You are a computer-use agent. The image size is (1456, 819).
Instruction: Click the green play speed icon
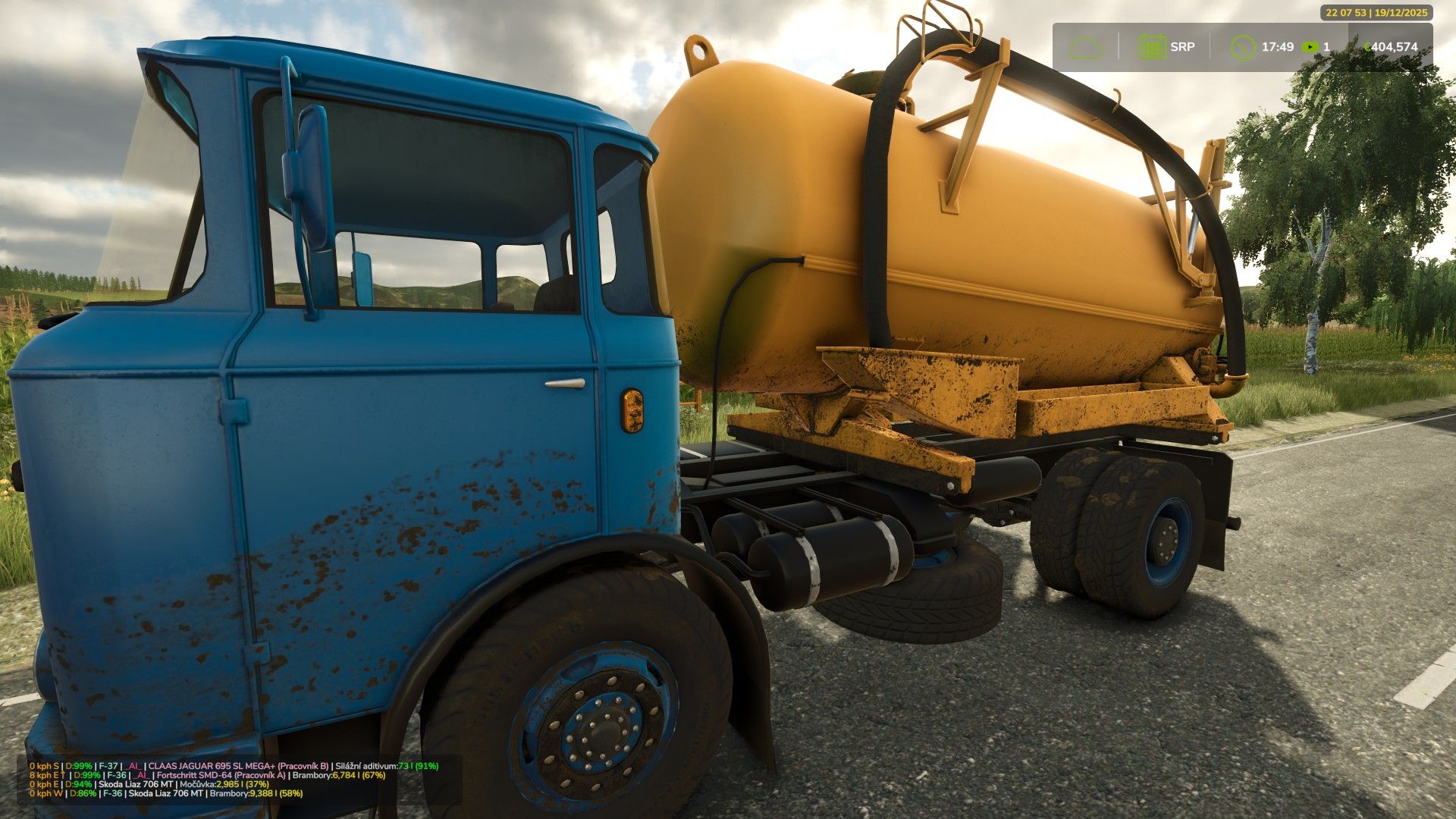[1310, 47]
